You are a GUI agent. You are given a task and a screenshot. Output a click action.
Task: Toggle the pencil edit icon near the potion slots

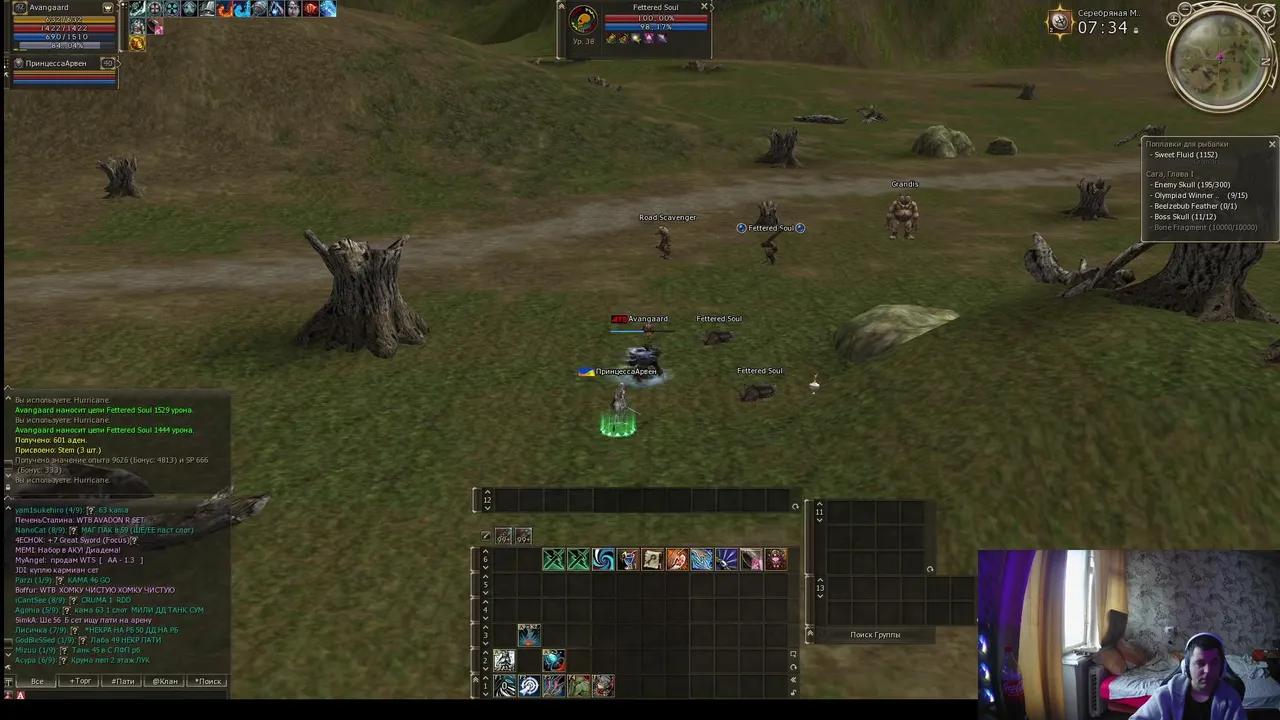[x=485, y=536]
